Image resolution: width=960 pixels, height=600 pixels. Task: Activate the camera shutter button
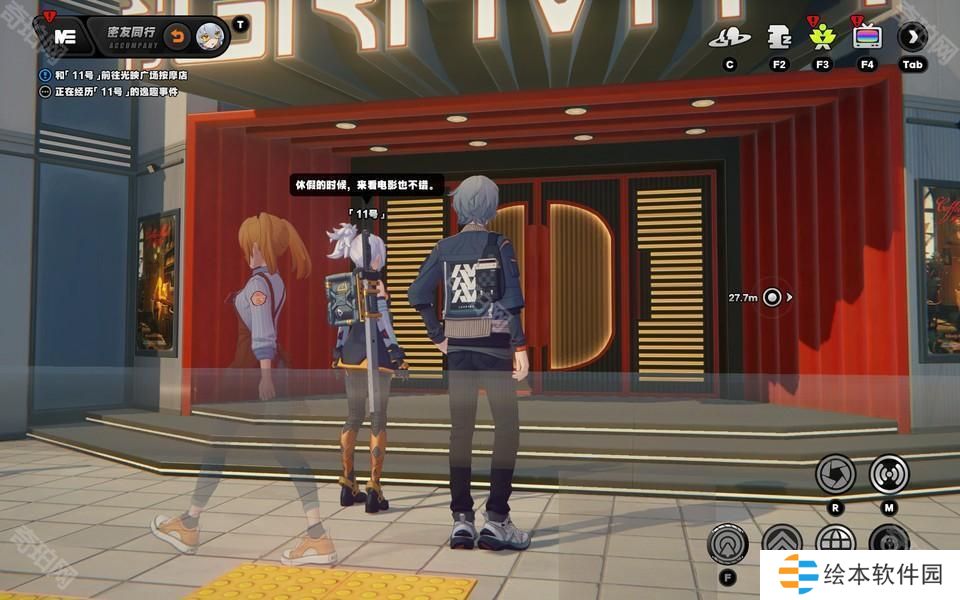point(836,473)
